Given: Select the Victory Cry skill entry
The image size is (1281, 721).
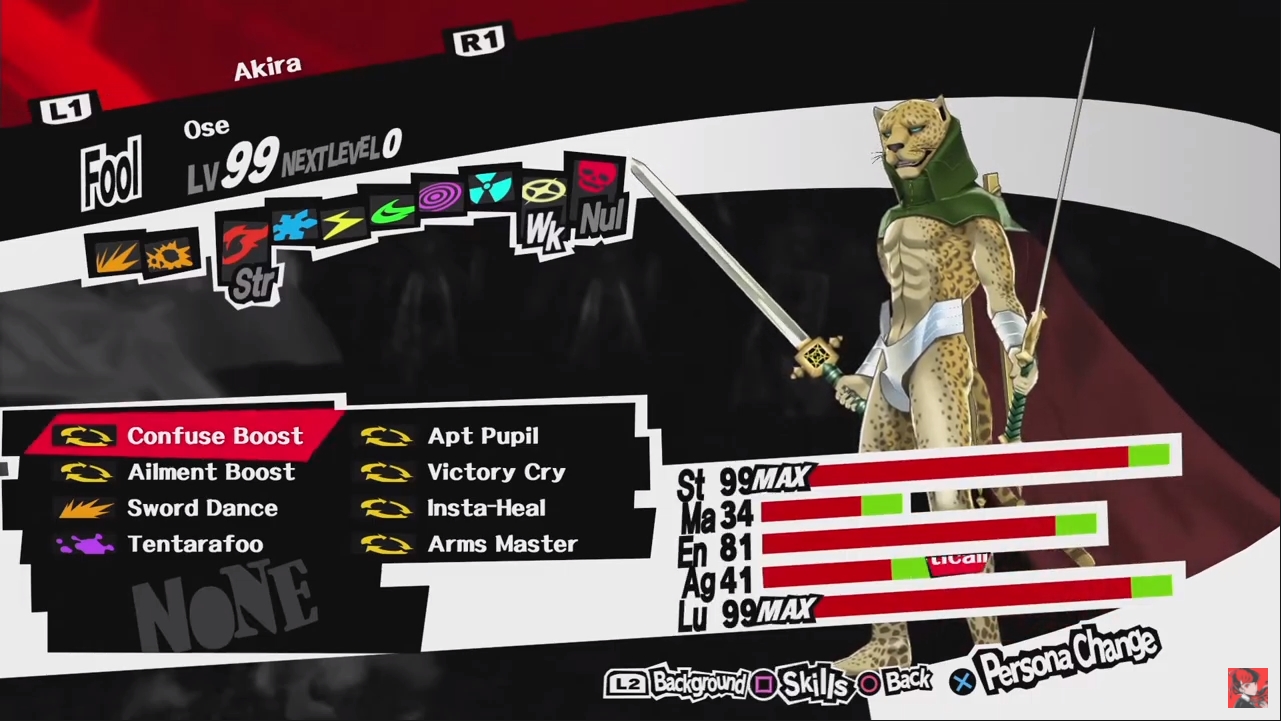Looking at the screenshot, I should (x=494, y=472).
